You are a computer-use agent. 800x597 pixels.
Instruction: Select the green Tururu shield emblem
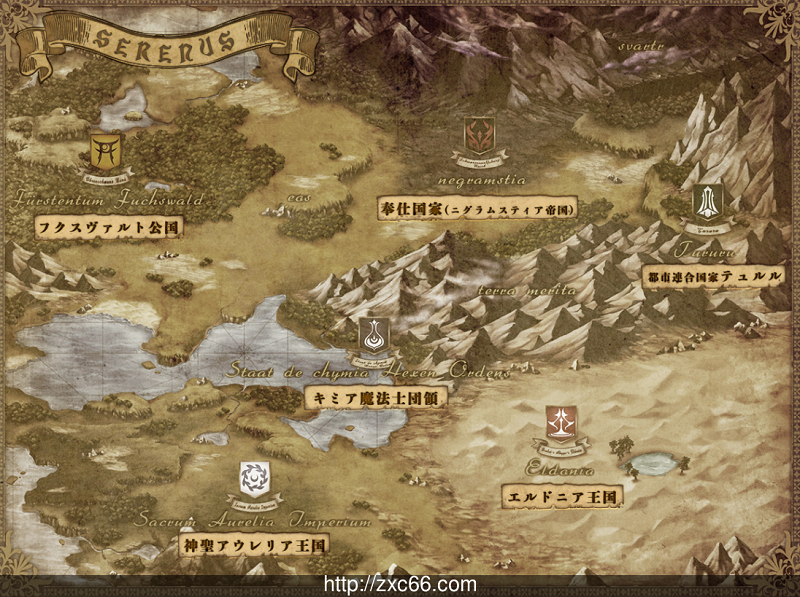[x=708, y=203]
